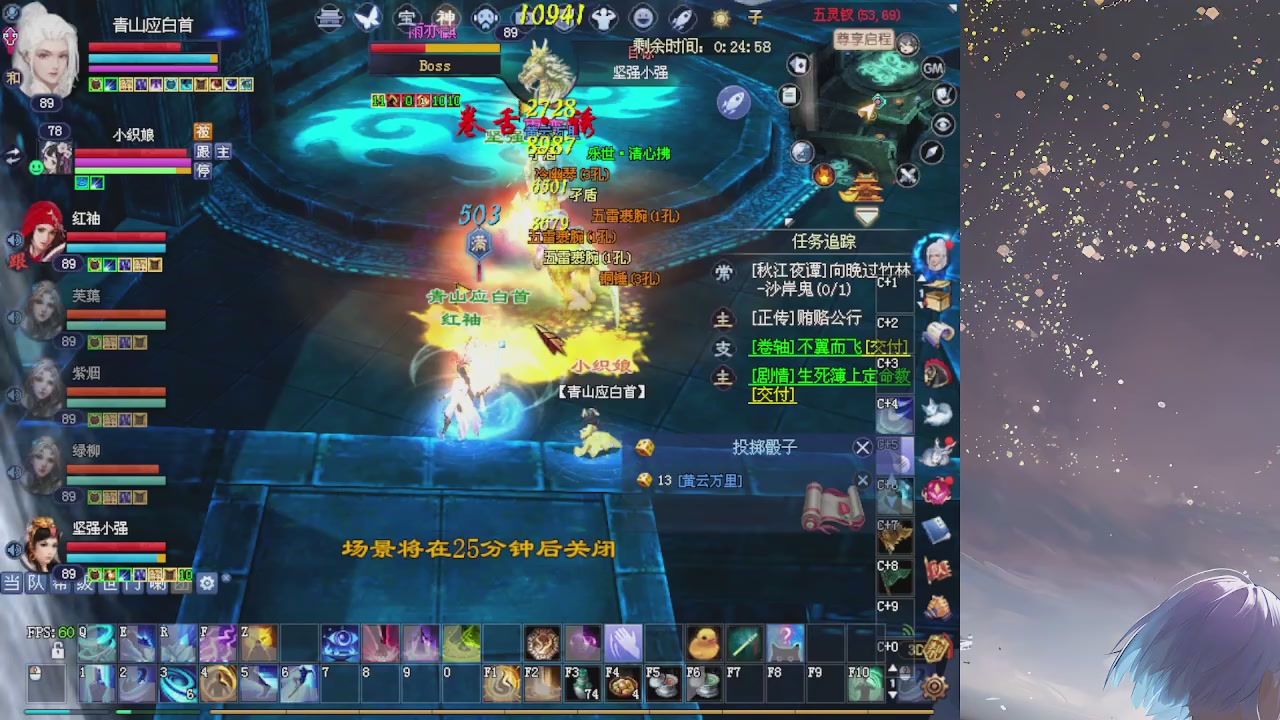This screenshot has width=1280, height=720.
Task: Click the page-up arrow beside the F10 skill slot
Action: click(x=892, y=669)
